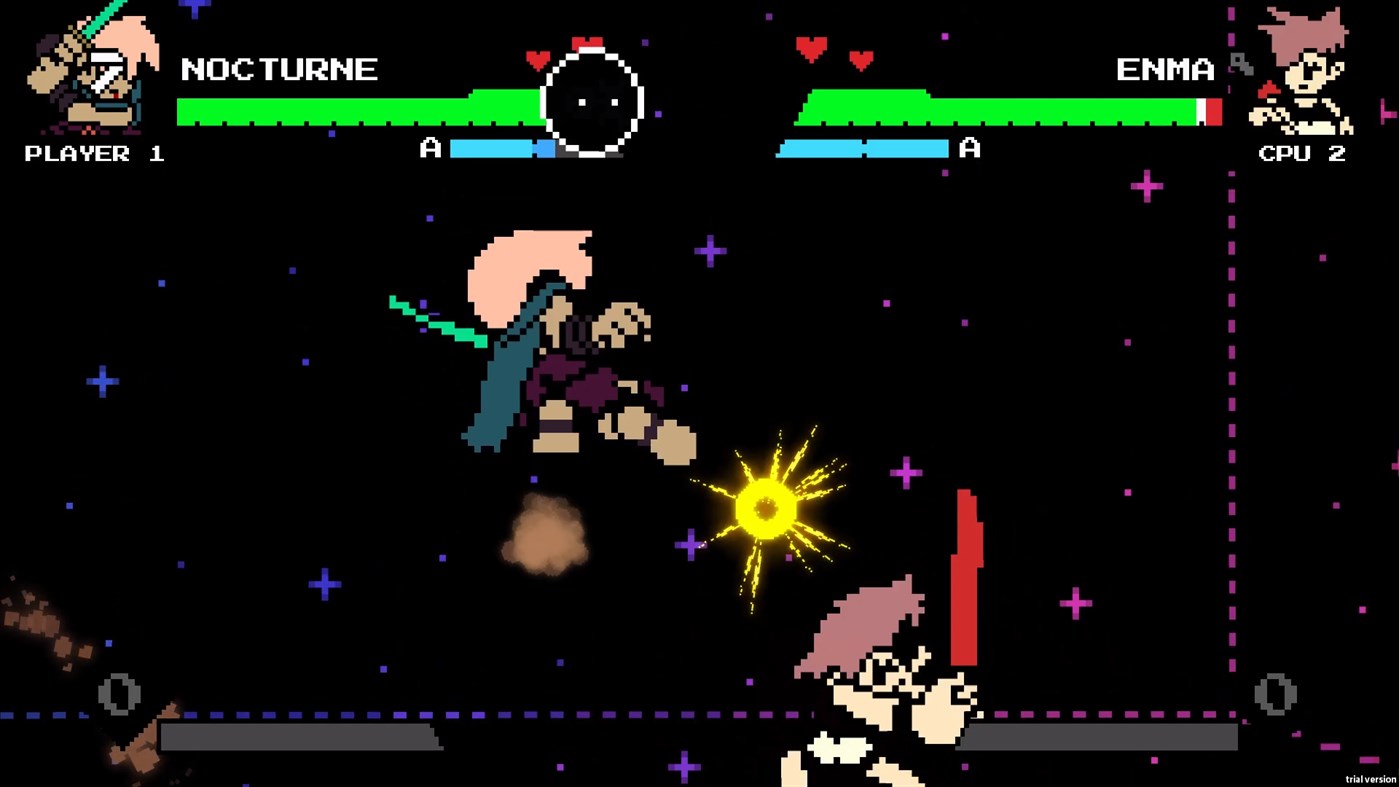Click the NOCTURNE name label
The height and width of the screenshot is (787, 1399).
[x=281, y=69]
